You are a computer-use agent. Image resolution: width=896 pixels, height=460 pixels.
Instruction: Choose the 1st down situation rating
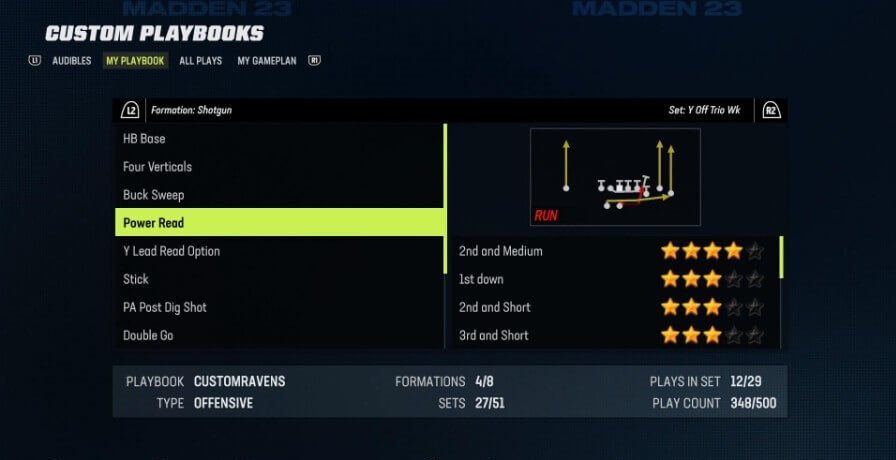pyautogui.click(x=612, y=279)
